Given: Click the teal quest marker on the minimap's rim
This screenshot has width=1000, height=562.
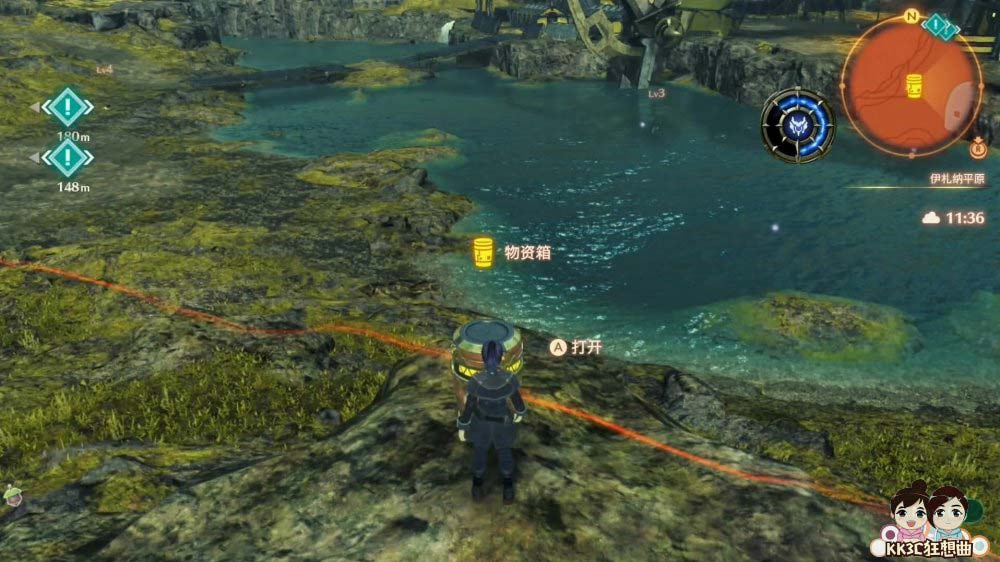Looking at the screenshot, I should 938,25.
